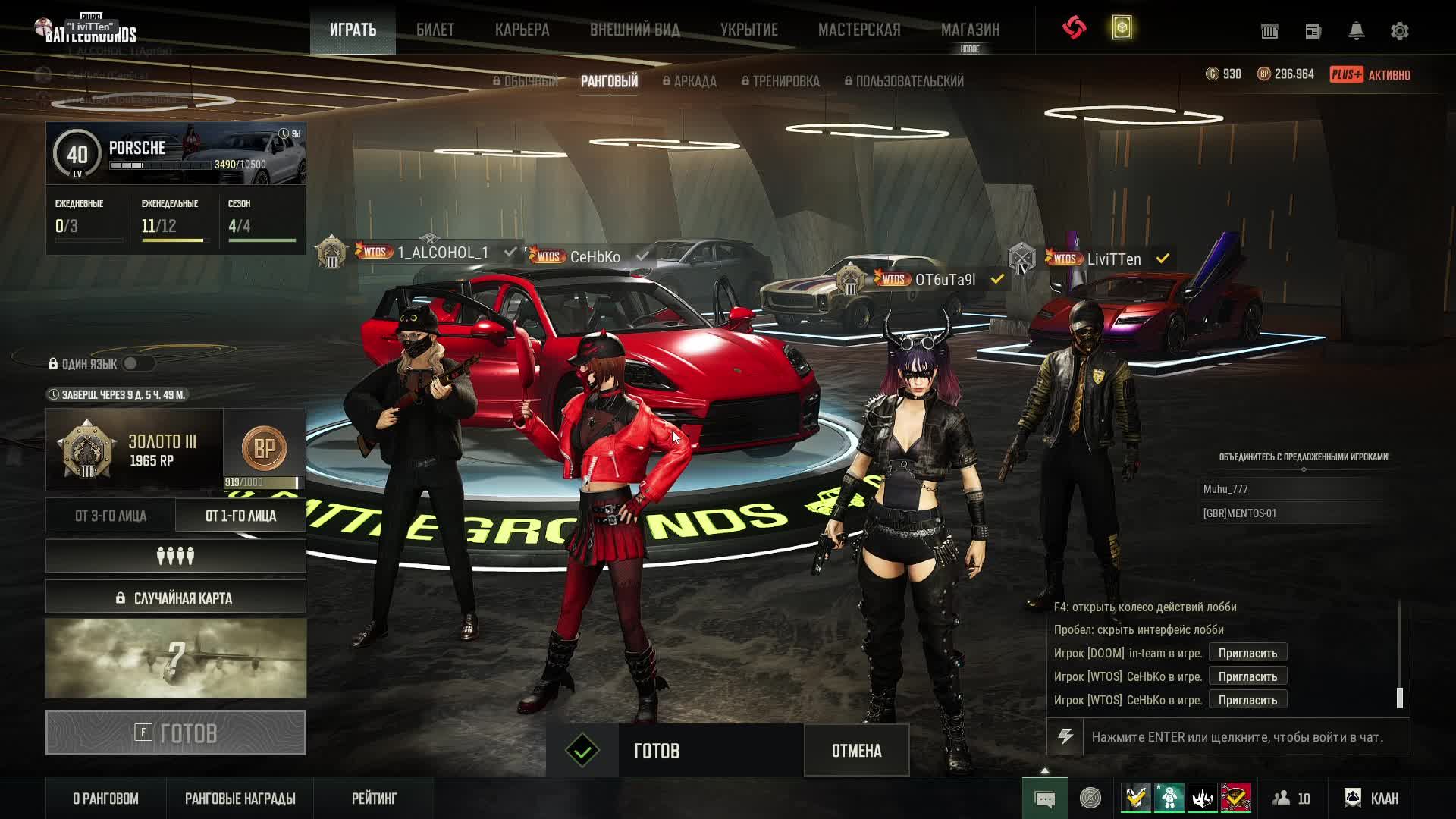Select the РАНГОВЫЙ game mode
Screen dimensions: 1456x819
tap(609, 81)
